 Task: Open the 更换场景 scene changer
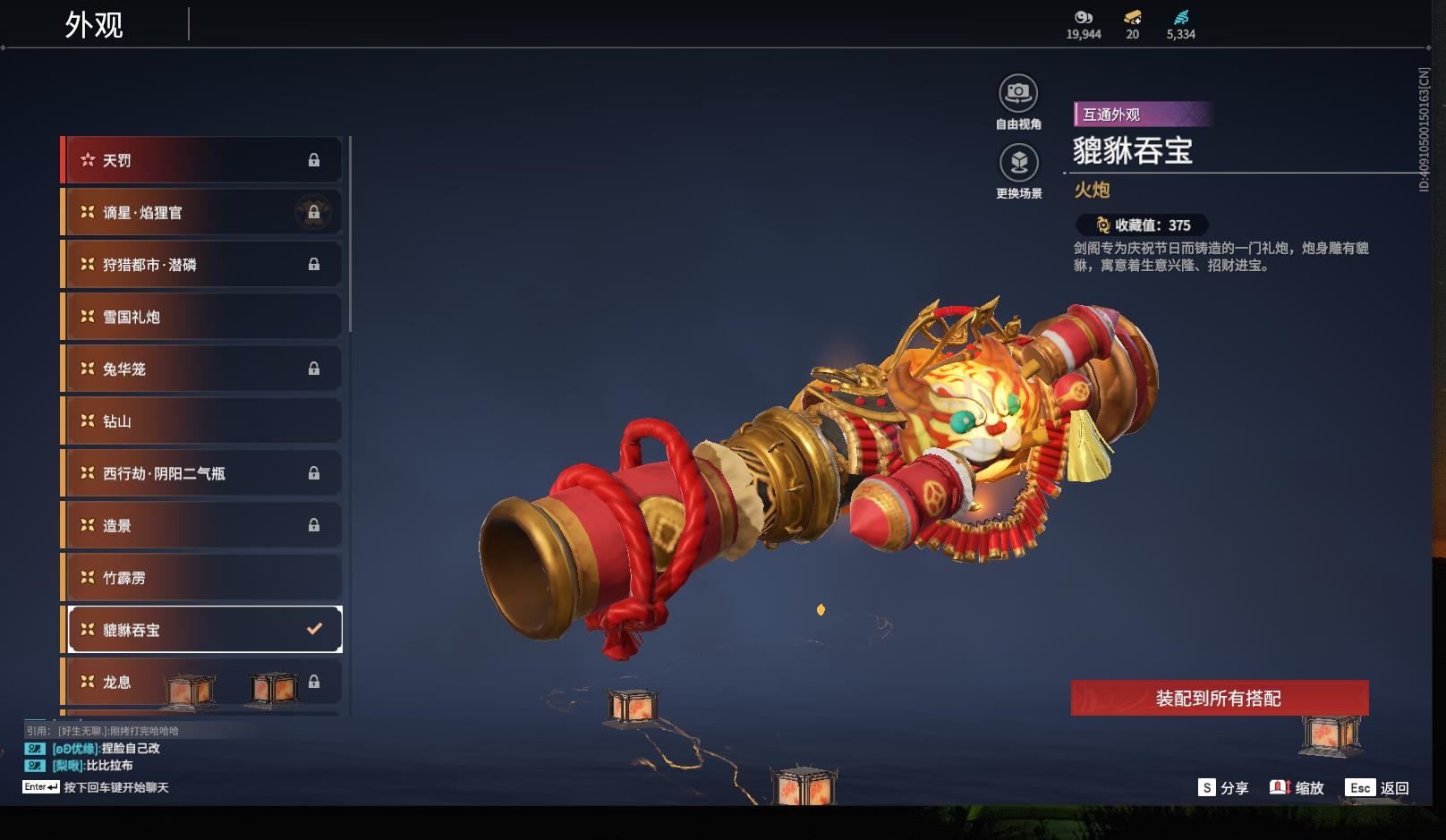1018,163
